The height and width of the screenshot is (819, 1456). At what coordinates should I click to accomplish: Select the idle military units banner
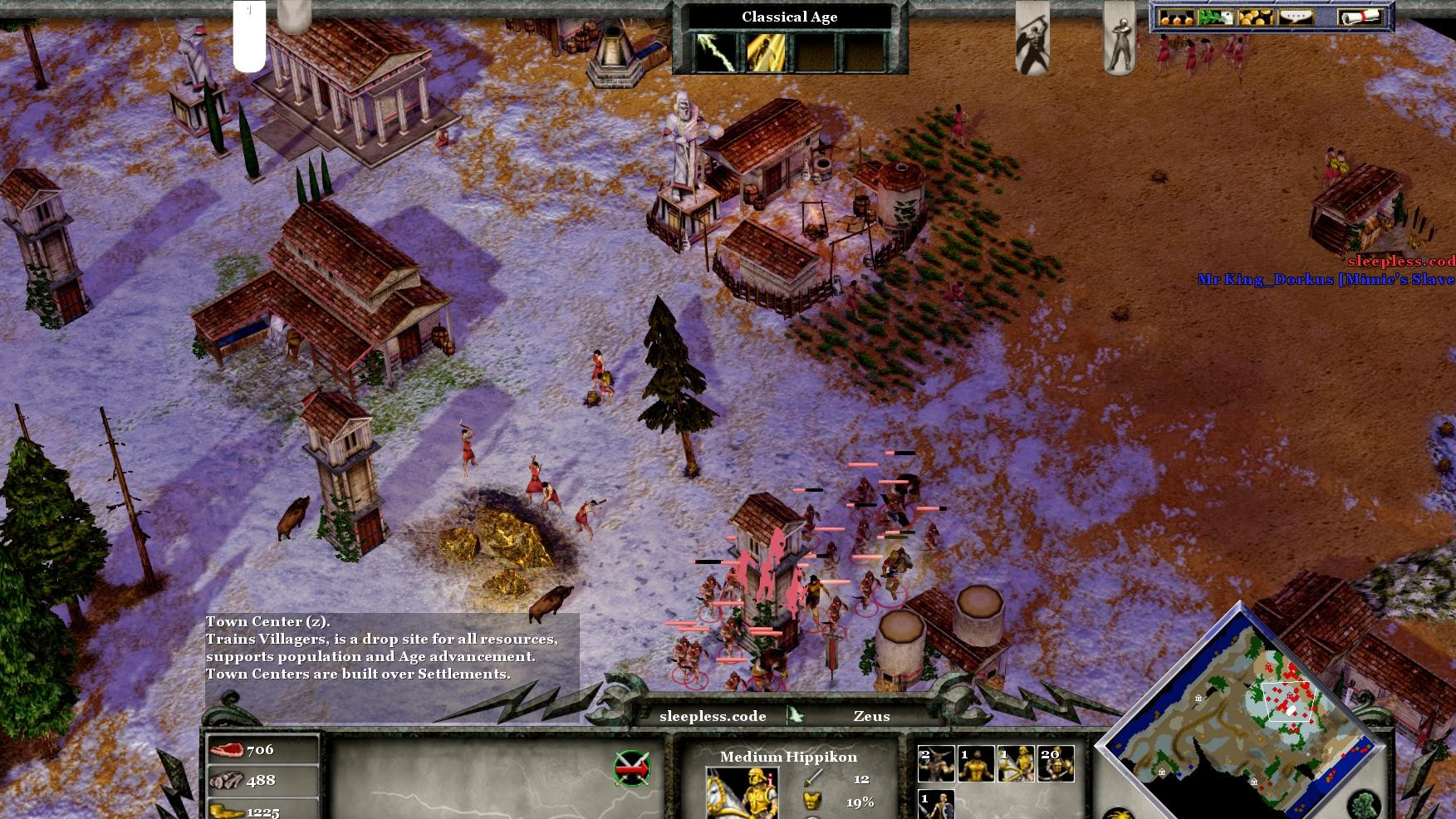click(x=1032, y=37)
